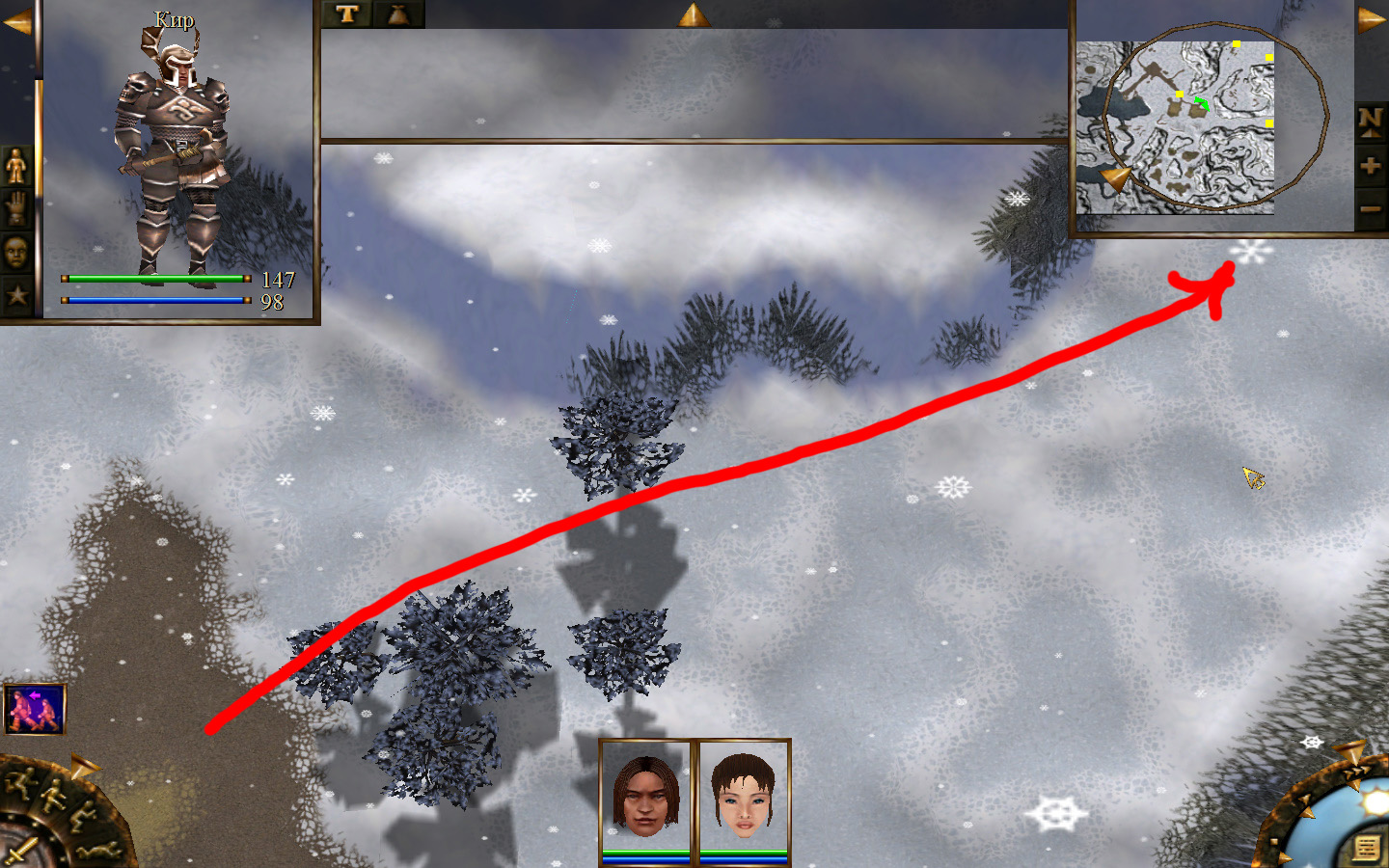This screenshot has height=868, width=1389.
Task: Open the hand icon tab
Action: (x=16, y=209)
